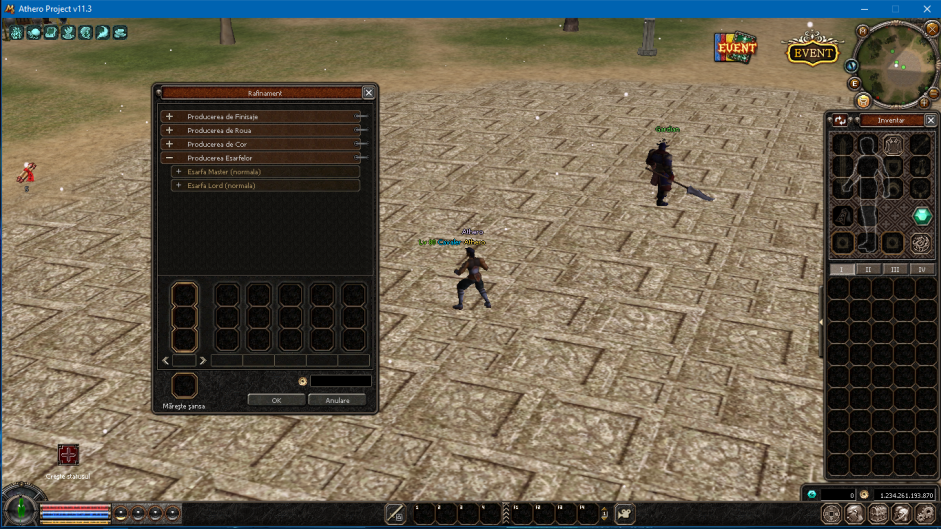941x529 pixels.
Task: Click the Creste stalcul icon
Action: coord(68,455)
